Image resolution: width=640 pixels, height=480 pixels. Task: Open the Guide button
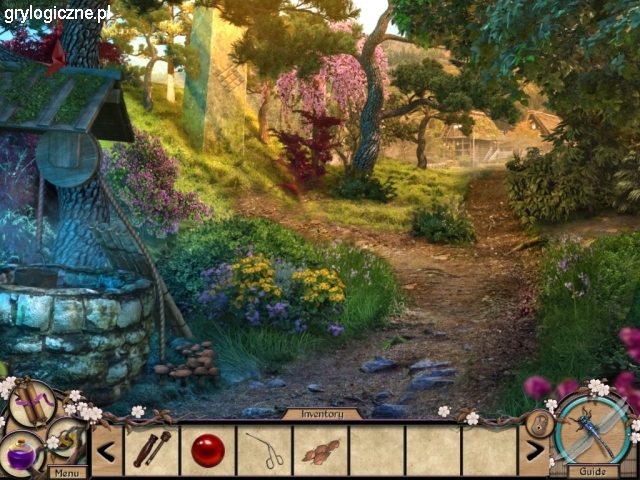[x=592, y=471]
